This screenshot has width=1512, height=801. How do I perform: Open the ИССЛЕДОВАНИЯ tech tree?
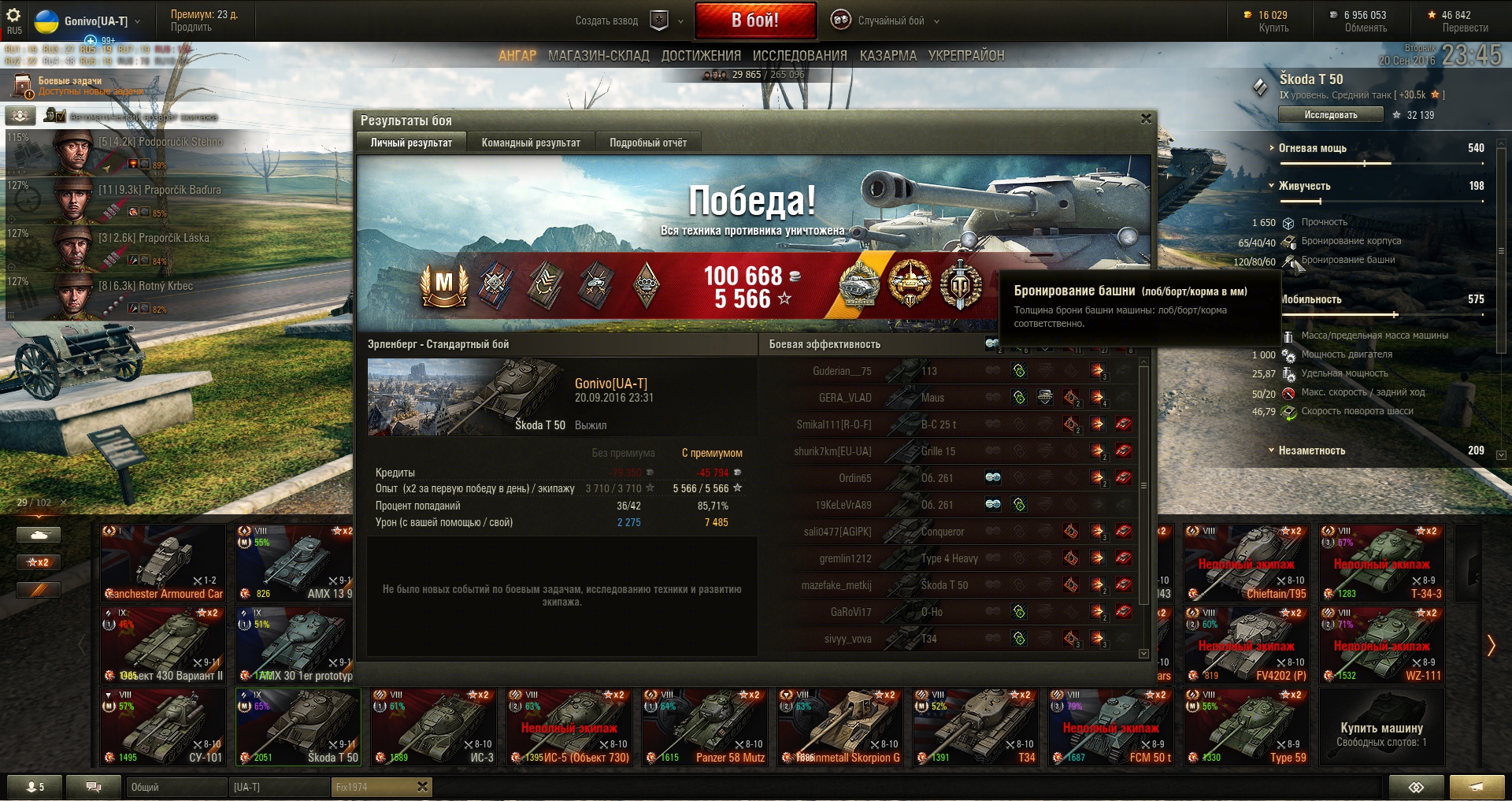[799, 56]
